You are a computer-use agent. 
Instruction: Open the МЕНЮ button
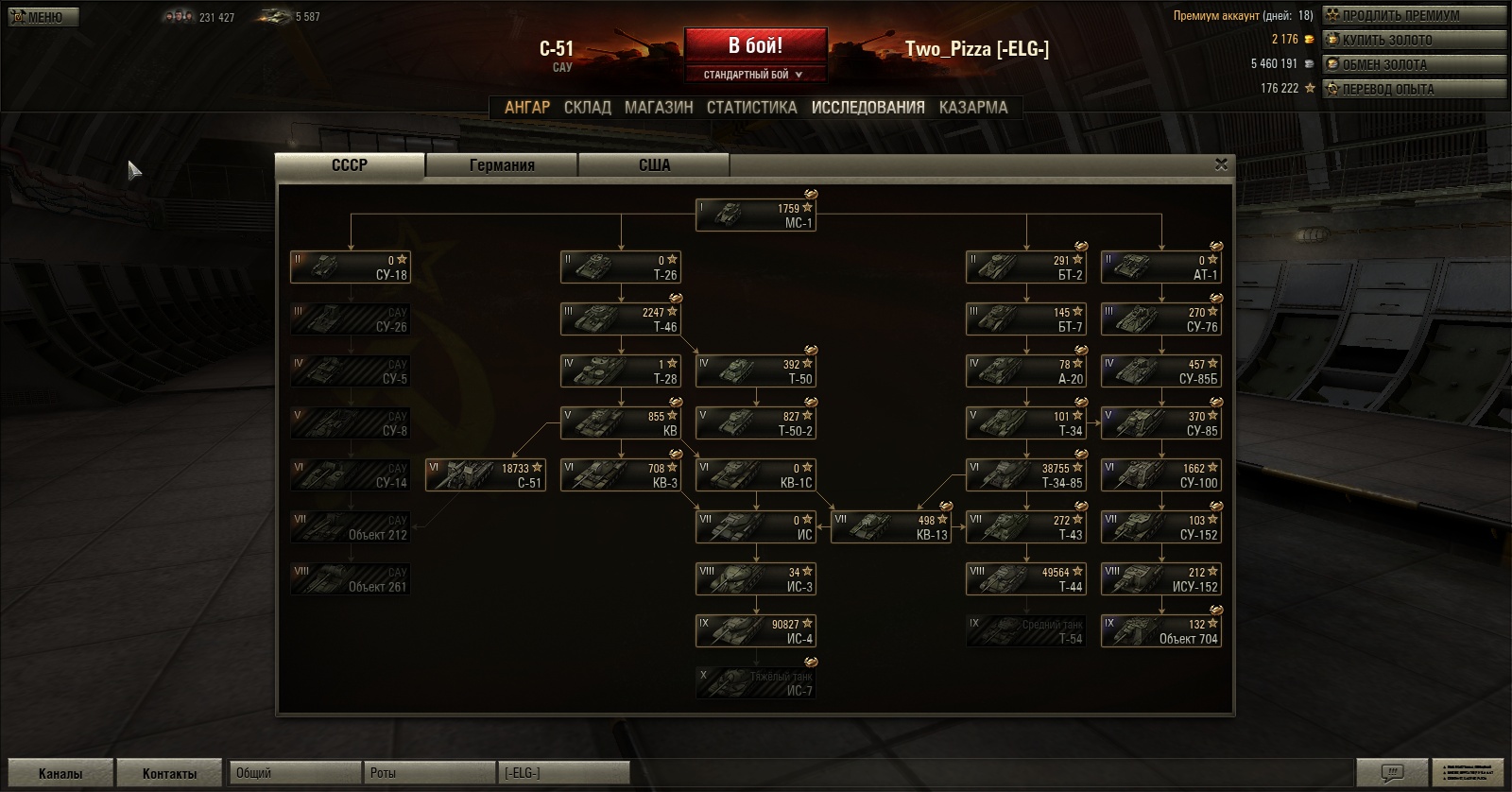coord(43,17)
